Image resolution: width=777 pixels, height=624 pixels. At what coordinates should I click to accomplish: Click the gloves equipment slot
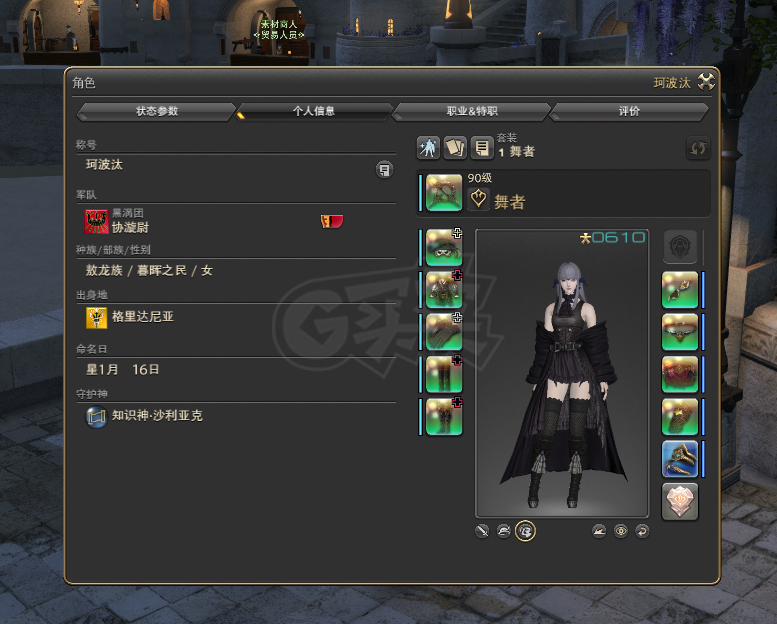[443, 331]
